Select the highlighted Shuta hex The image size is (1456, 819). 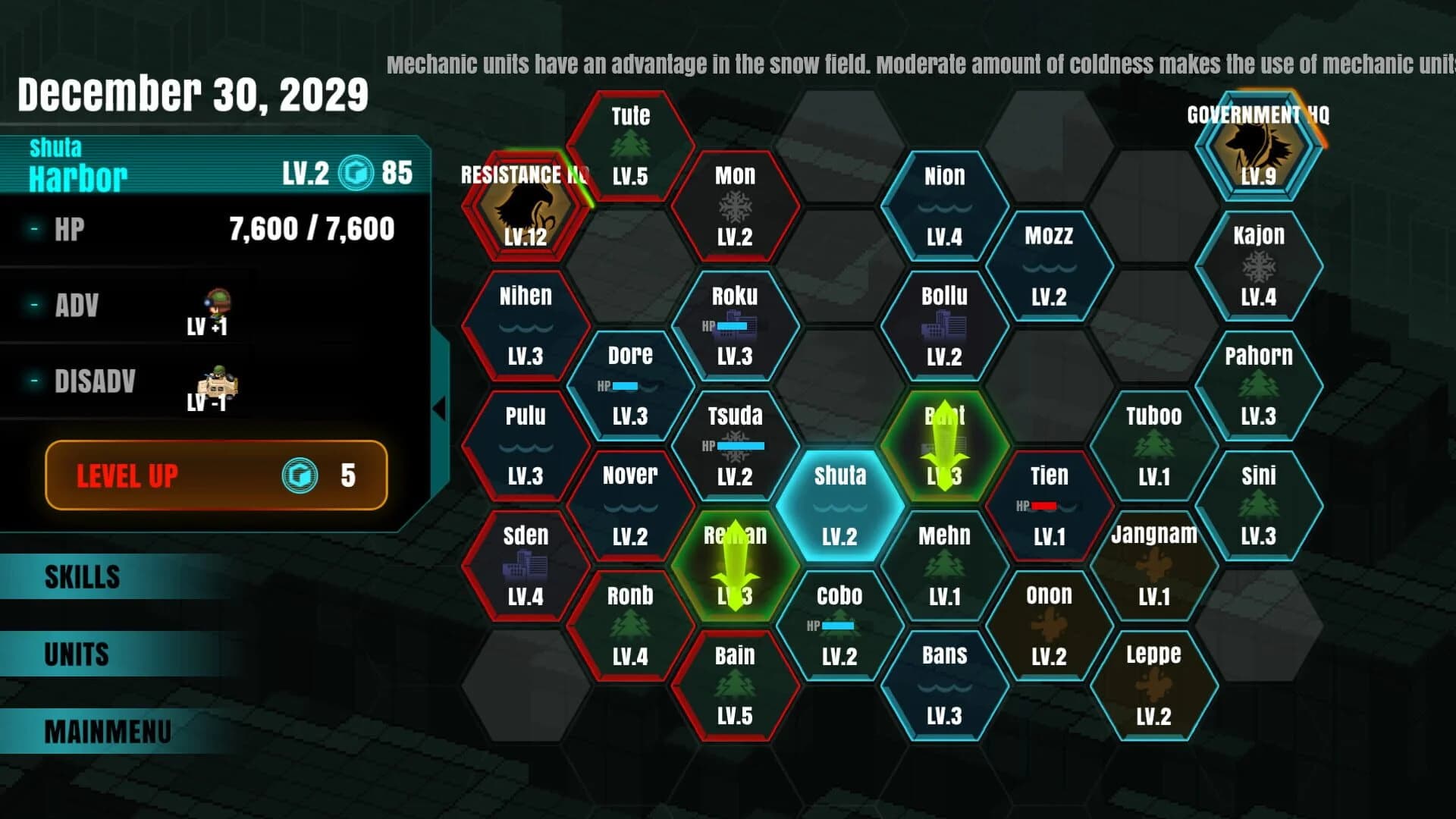point(842,507)
